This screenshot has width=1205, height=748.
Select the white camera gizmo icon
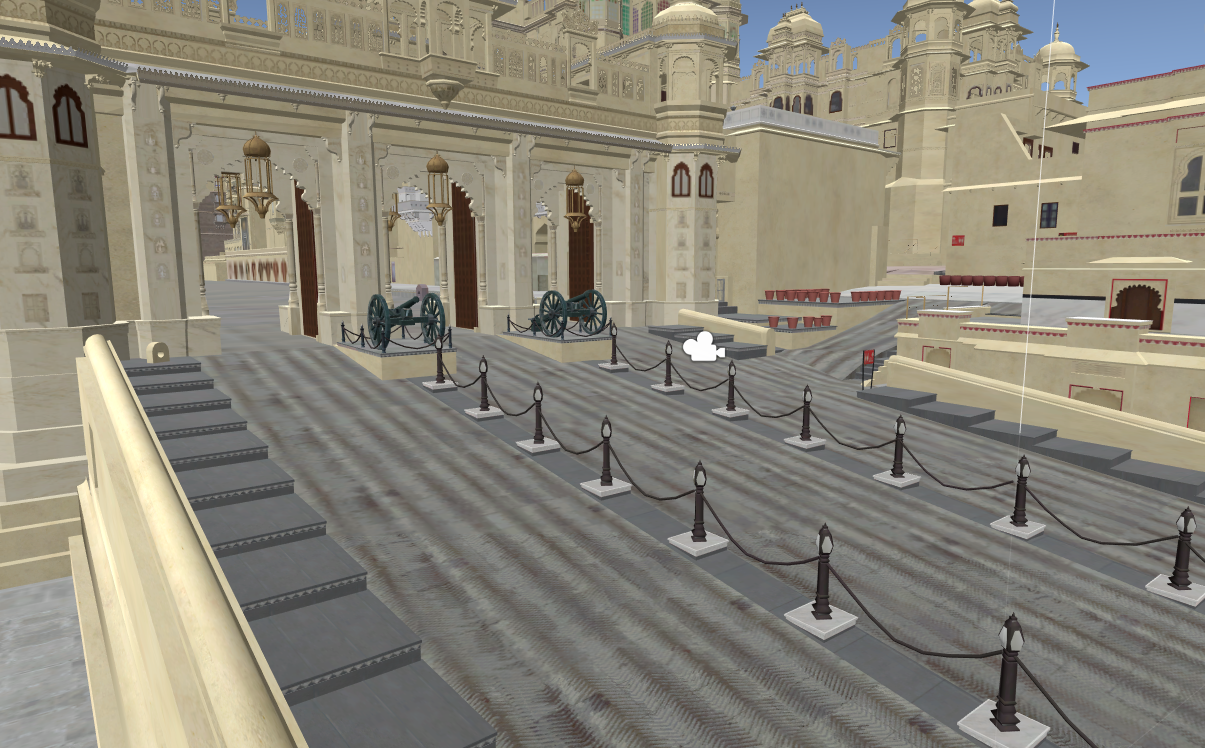(702, 347)
